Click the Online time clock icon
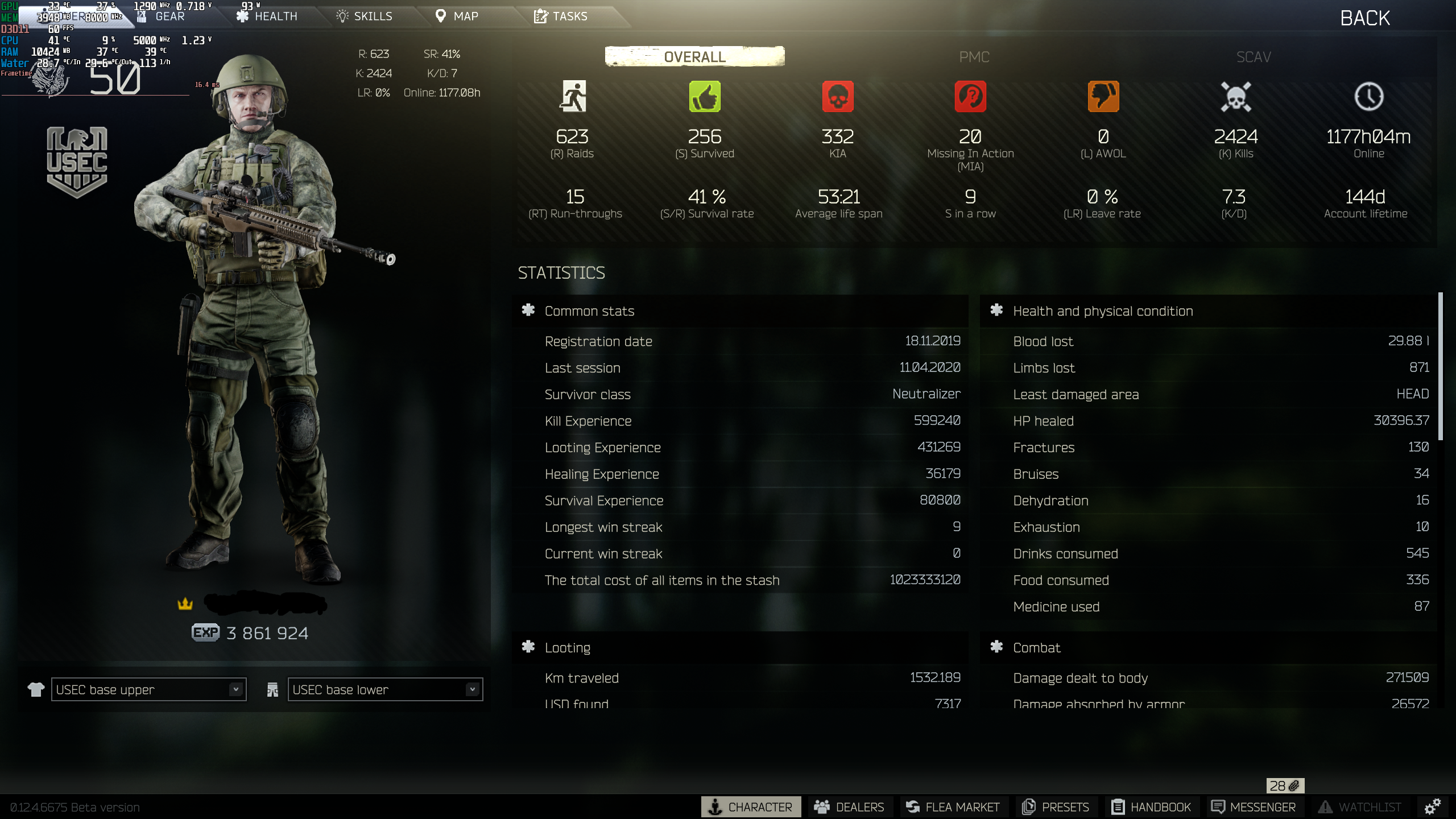1456x819 pixels. 1368,97
